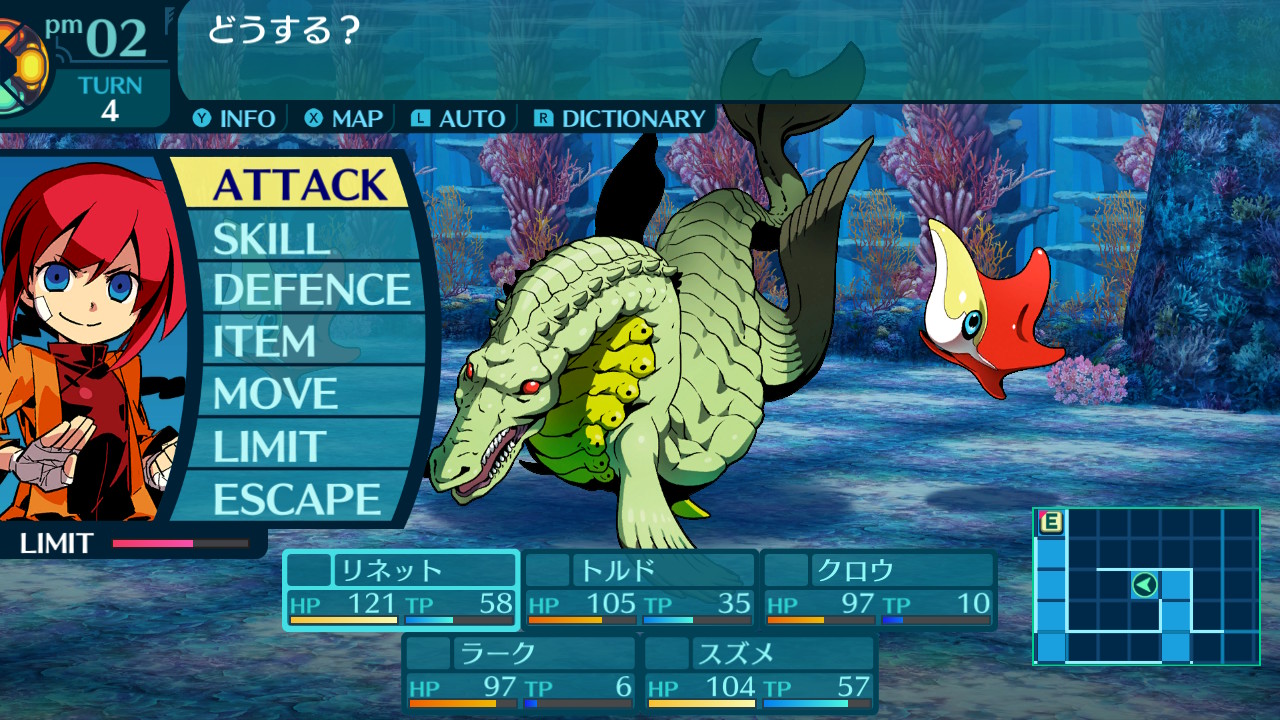1280x720 pixels.
Task: Open the DICTIONARY
Action: (x=620, y=118)
